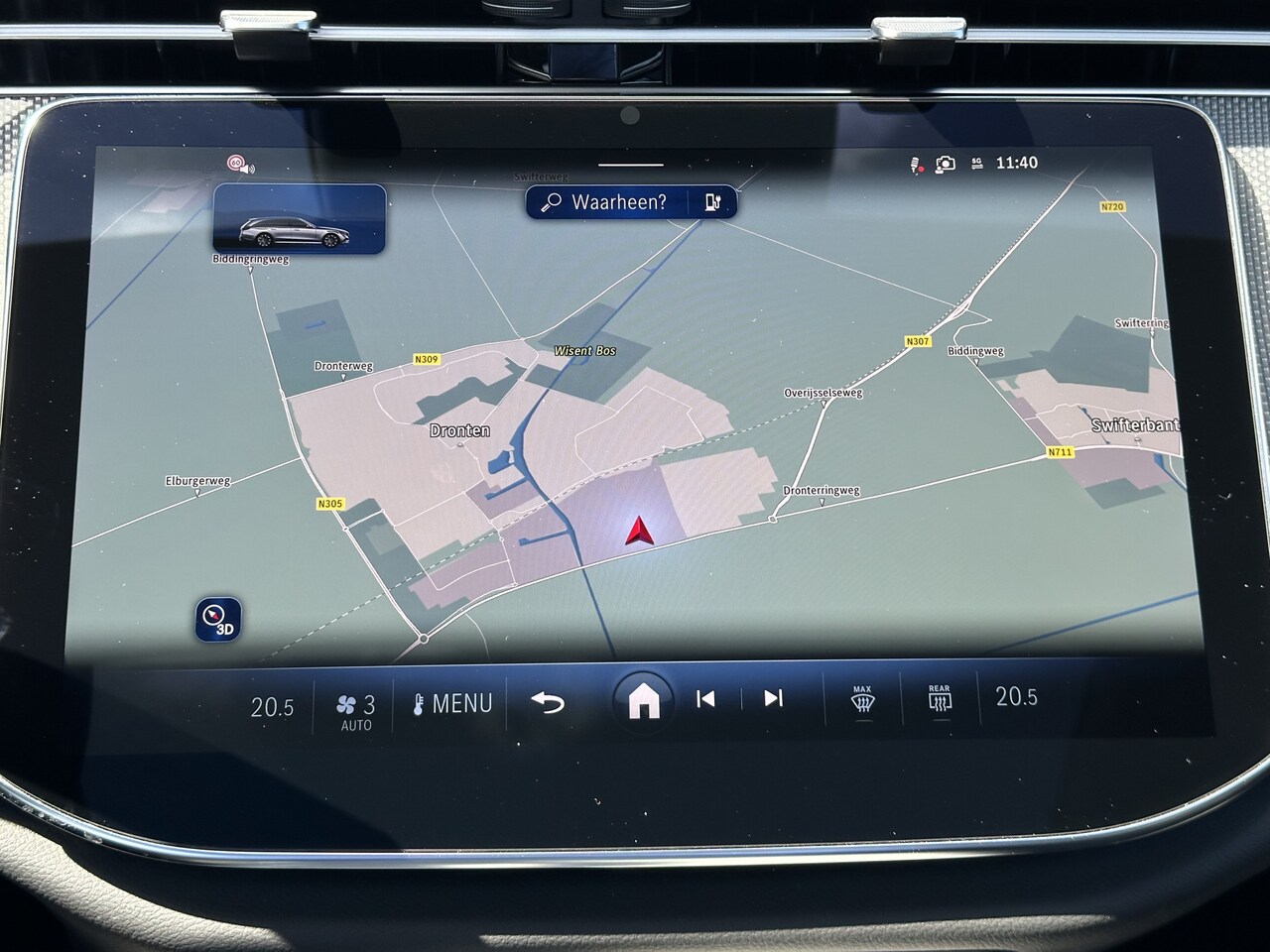Pull down the top handle bar

(631, 165)
